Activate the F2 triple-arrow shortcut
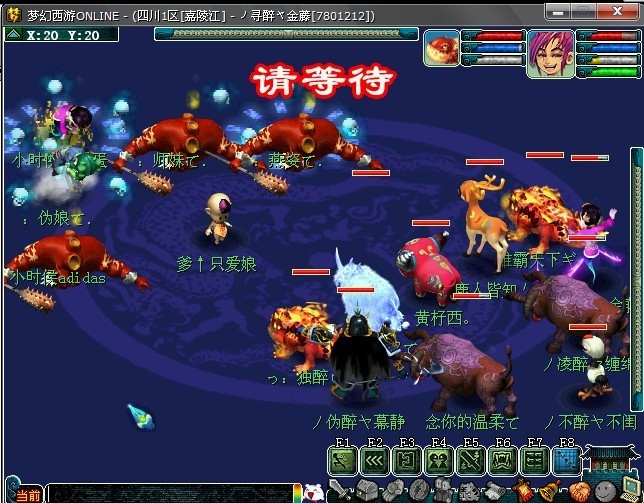Viewport: 644px width, 503px height. [375, 460]
